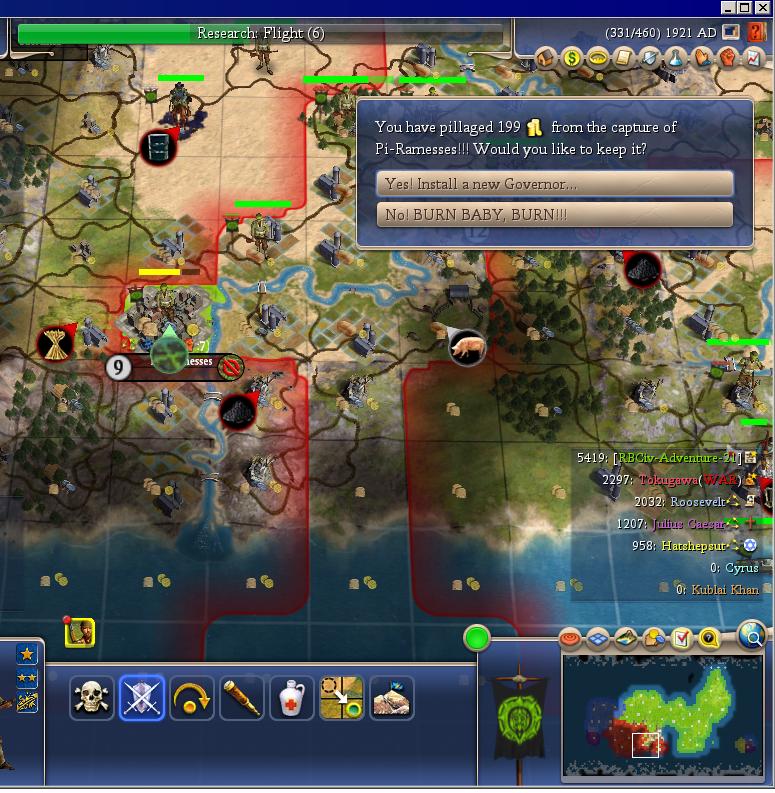Click the magnifying glass globe view button
The image size is (775, 793).
click(x=753, y=634)
